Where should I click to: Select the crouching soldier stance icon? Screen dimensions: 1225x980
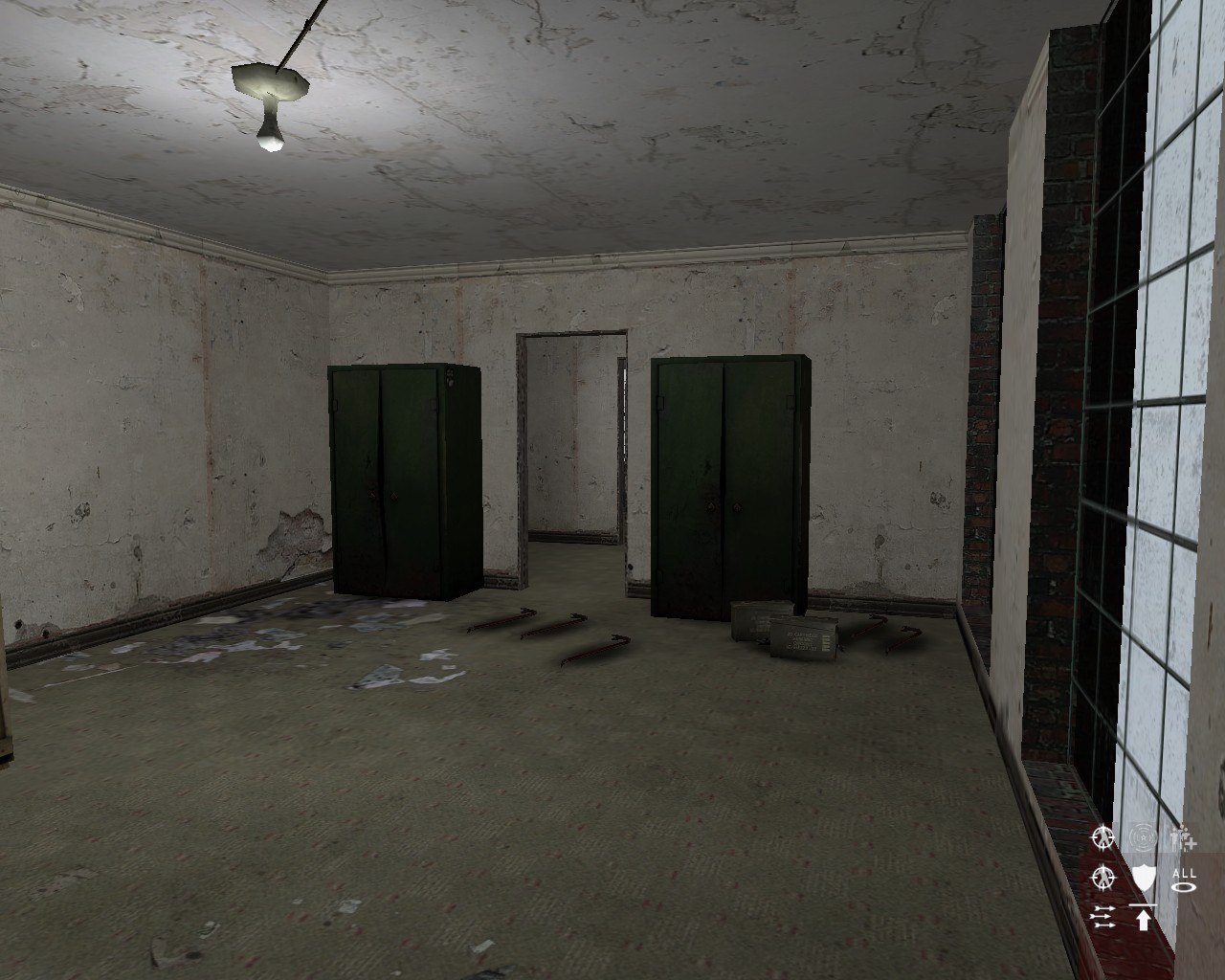click(1102, 879)
